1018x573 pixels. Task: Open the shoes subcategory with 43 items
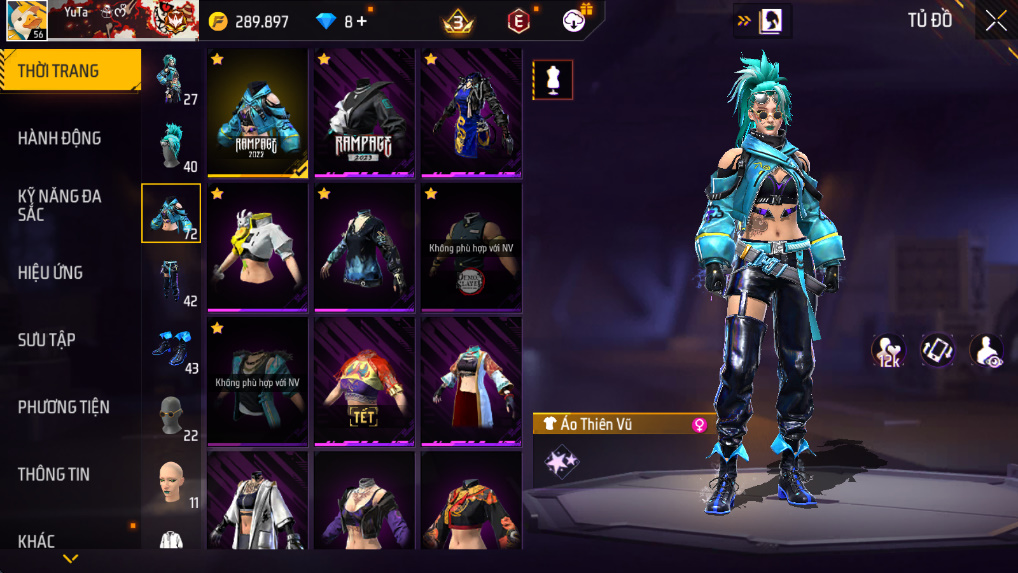pyautogui.click(x=171, y=346)
